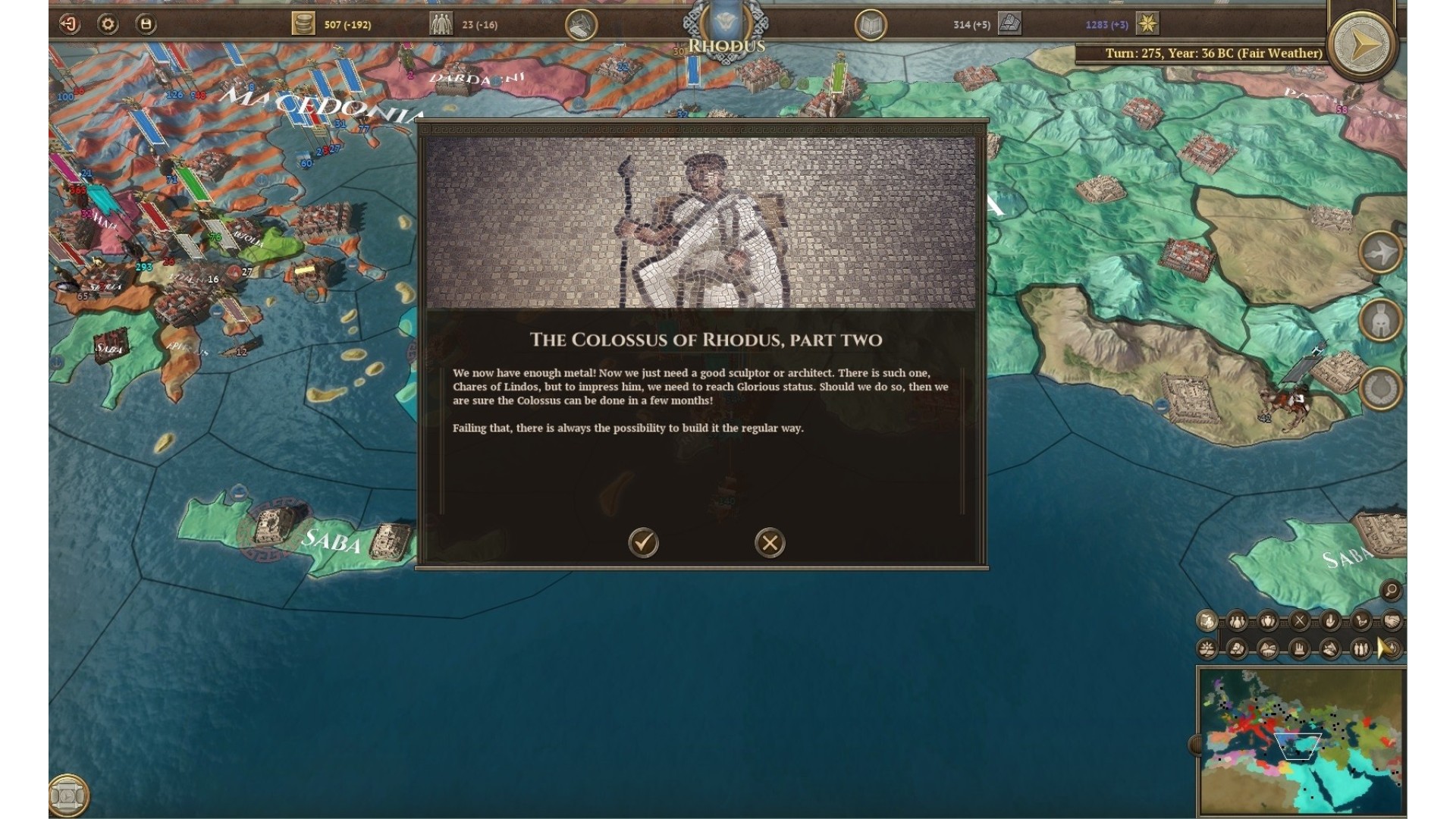Viewport: 1456px width, 819px height.
Task: Click the Rhodus faction shield emblem
Action: [x=726, y=20]
